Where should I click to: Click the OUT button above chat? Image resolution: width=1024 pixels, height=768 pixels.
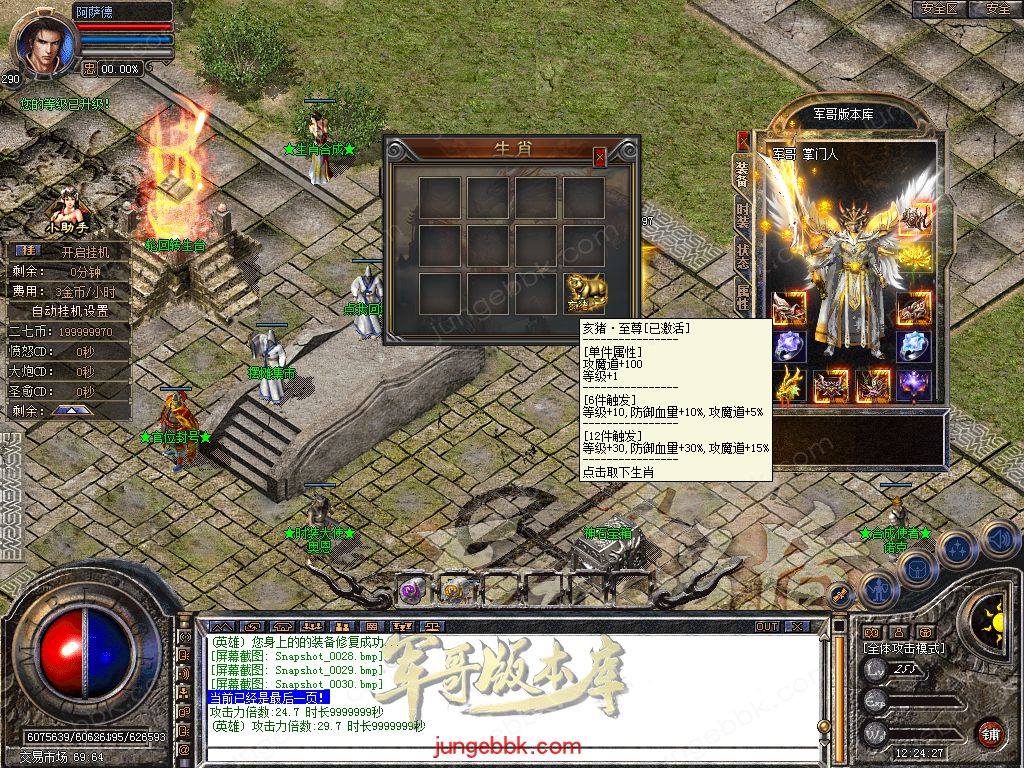click(767, 626)
